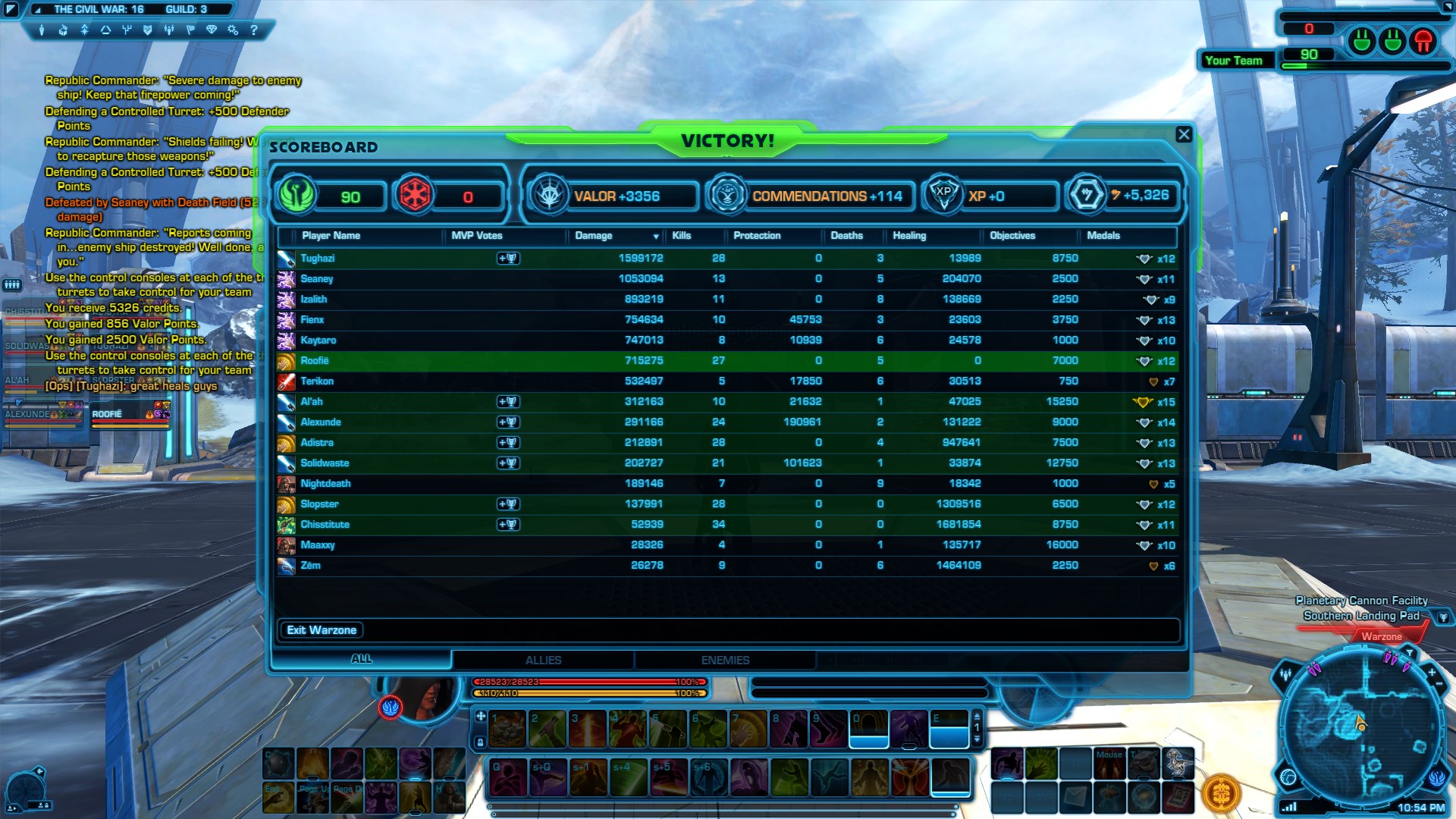Open the Preferences gear icon
The image size is (1456, 819).
coord(232,31)
